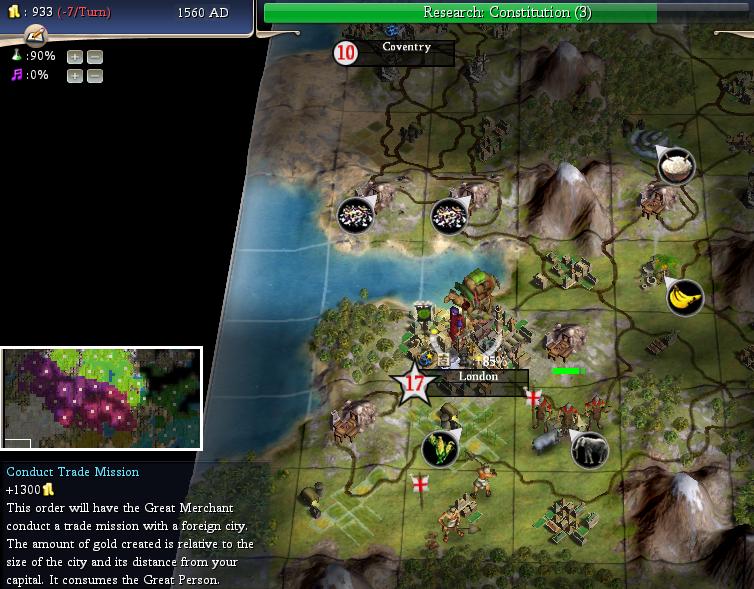The height and width of the screenshot is (589, 754).
Task: Click the minimap to jump the view
Action: (x=101, y=398)
